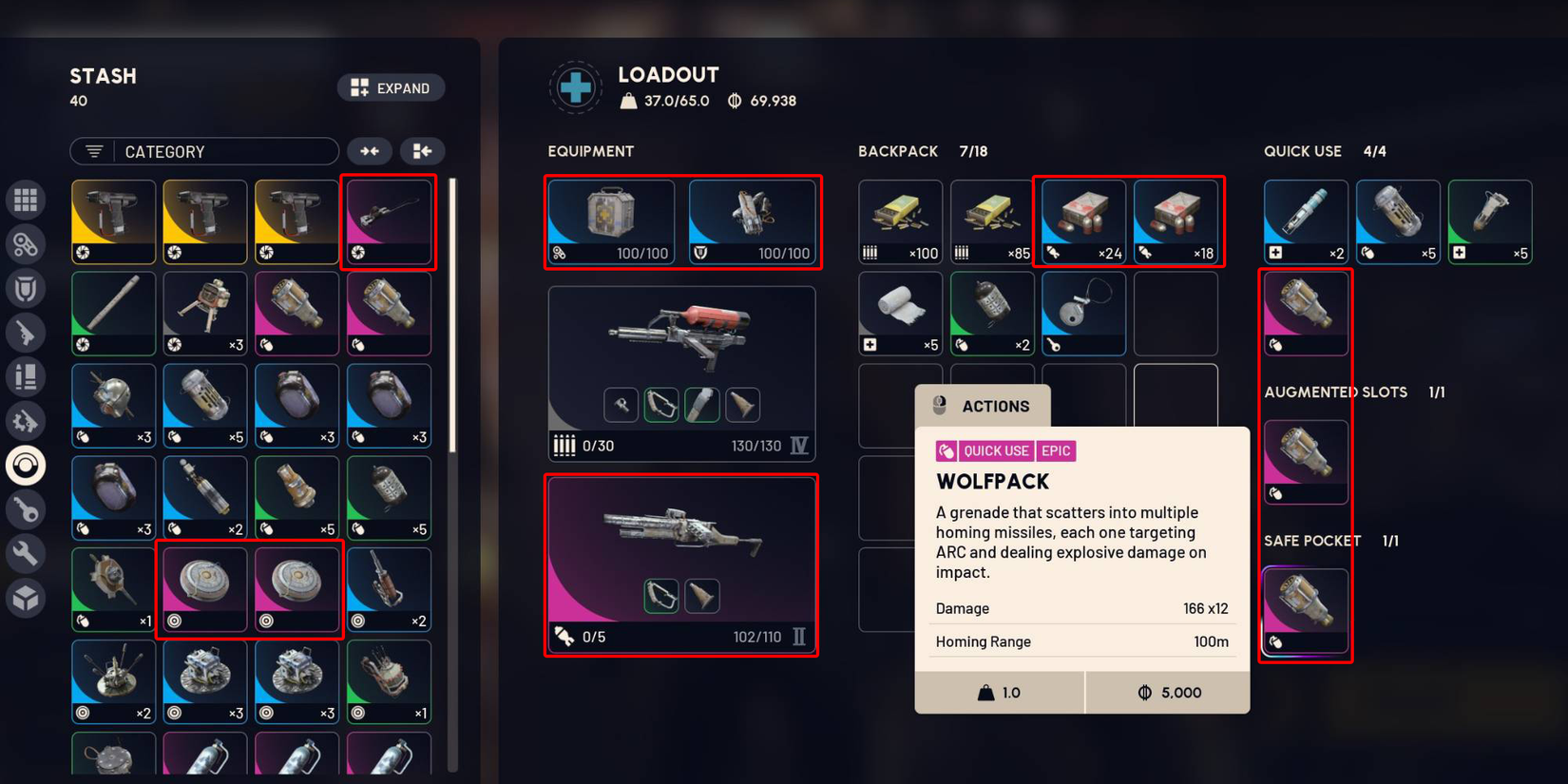
Task: Pick the ammo stack of 85 in backpack
Action: coord(991,222)
